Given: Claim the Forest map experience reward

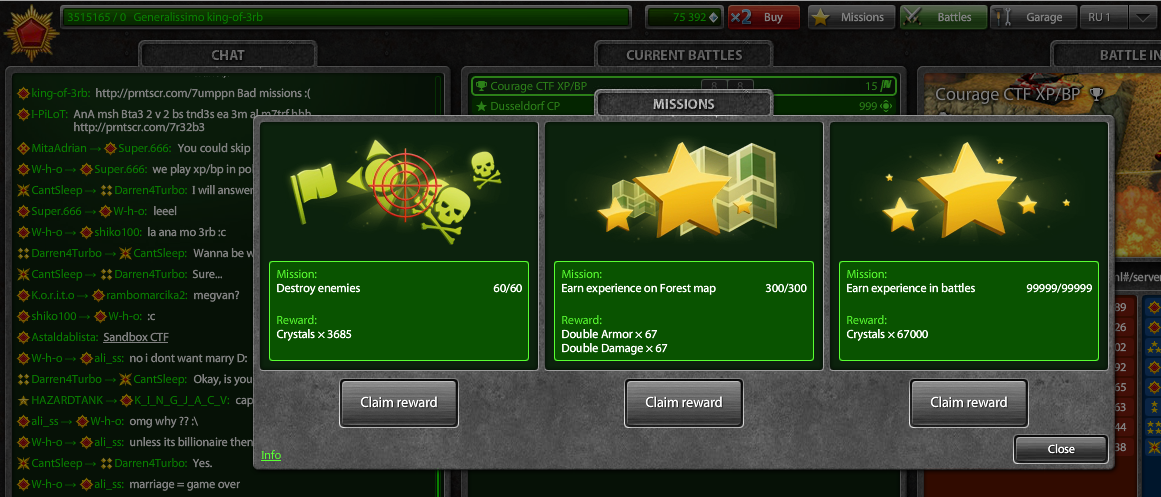Looking at the screenshot, I should pyautogui.click(x=684, y=402).
